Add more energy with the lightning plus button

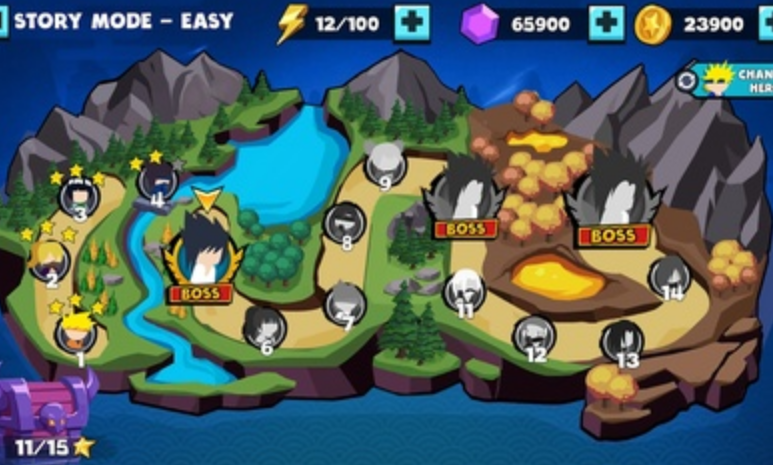pyautogui.click(x=412, y=23)
